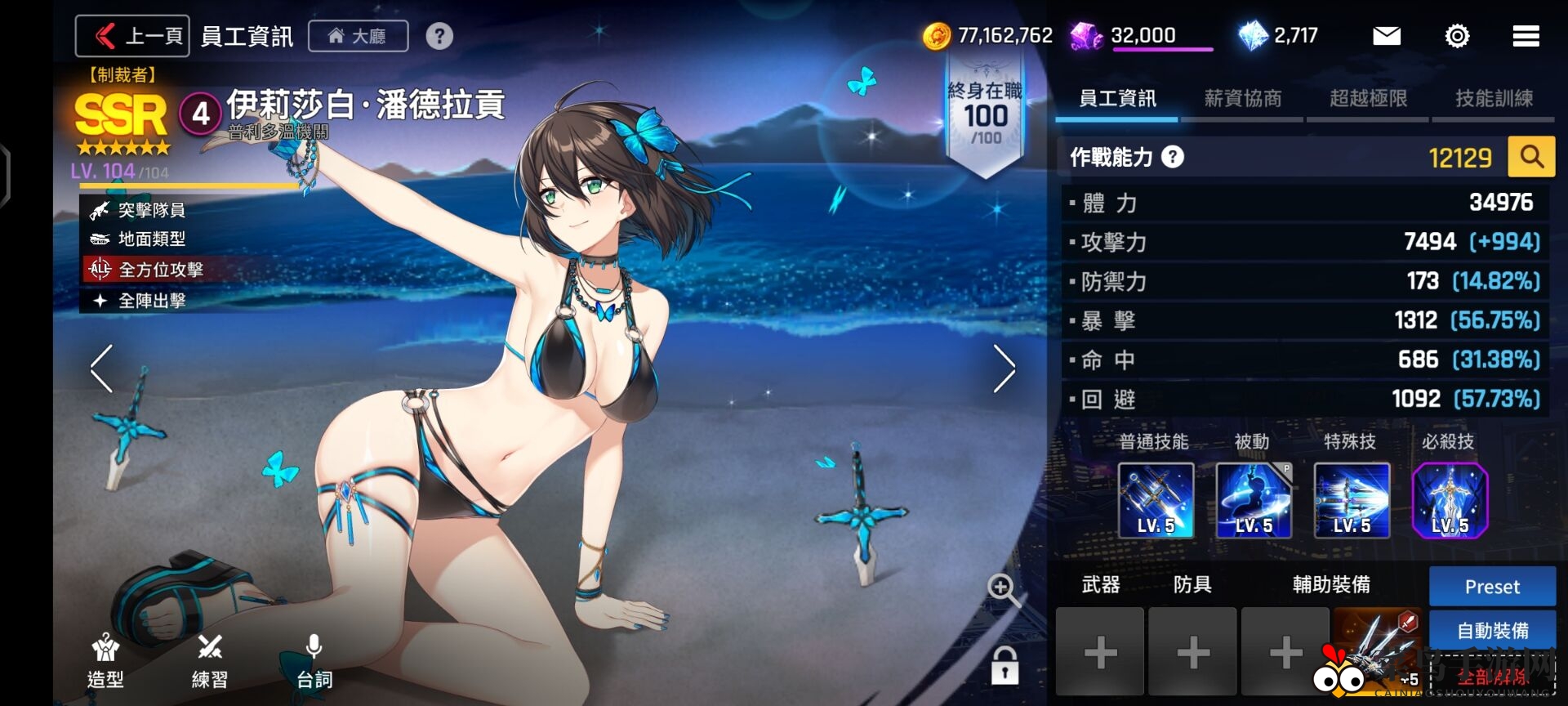
Task: Open the gear settings icon
Action: (1457, 36)
